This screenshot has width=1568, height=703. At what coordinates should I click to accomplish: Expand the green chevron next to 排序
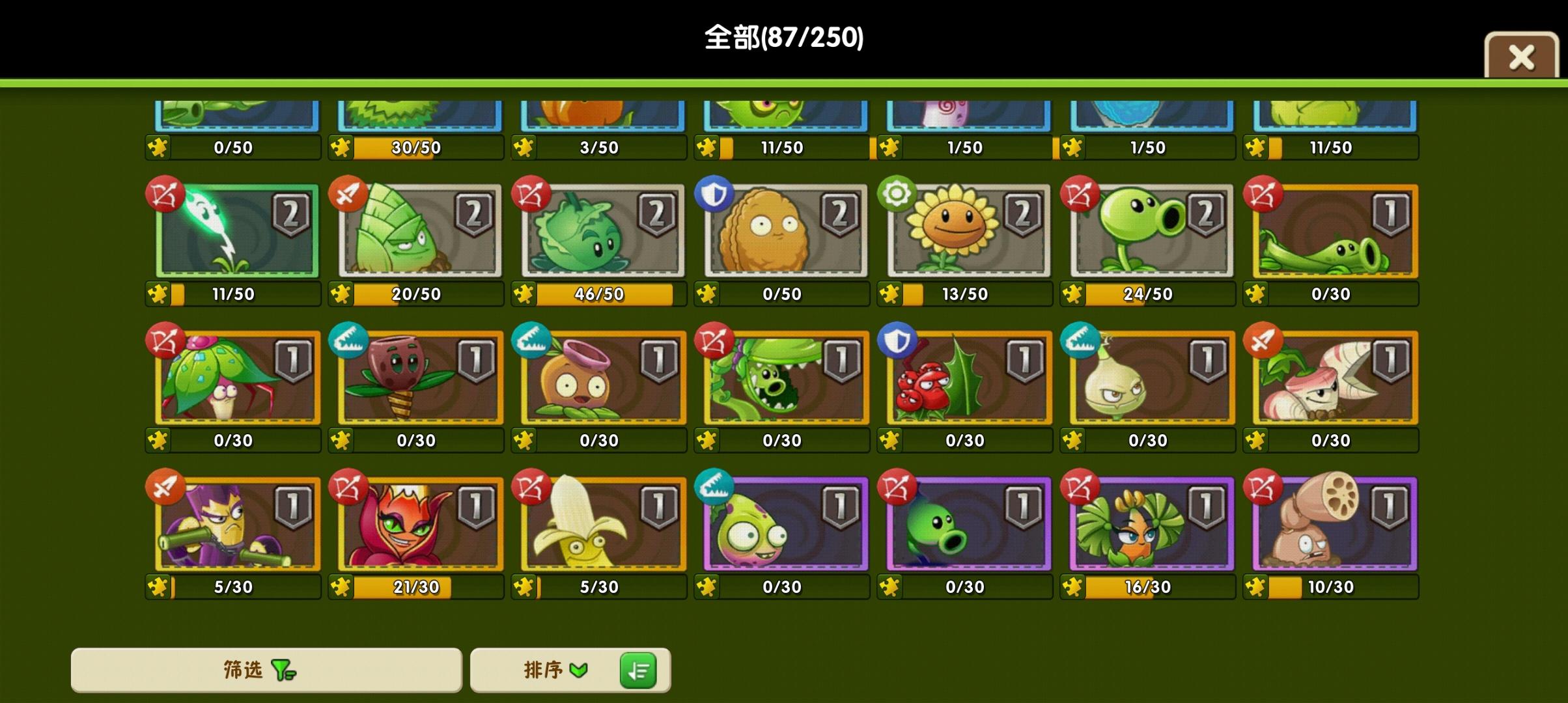pyautogui.click(x=578, y=670)
